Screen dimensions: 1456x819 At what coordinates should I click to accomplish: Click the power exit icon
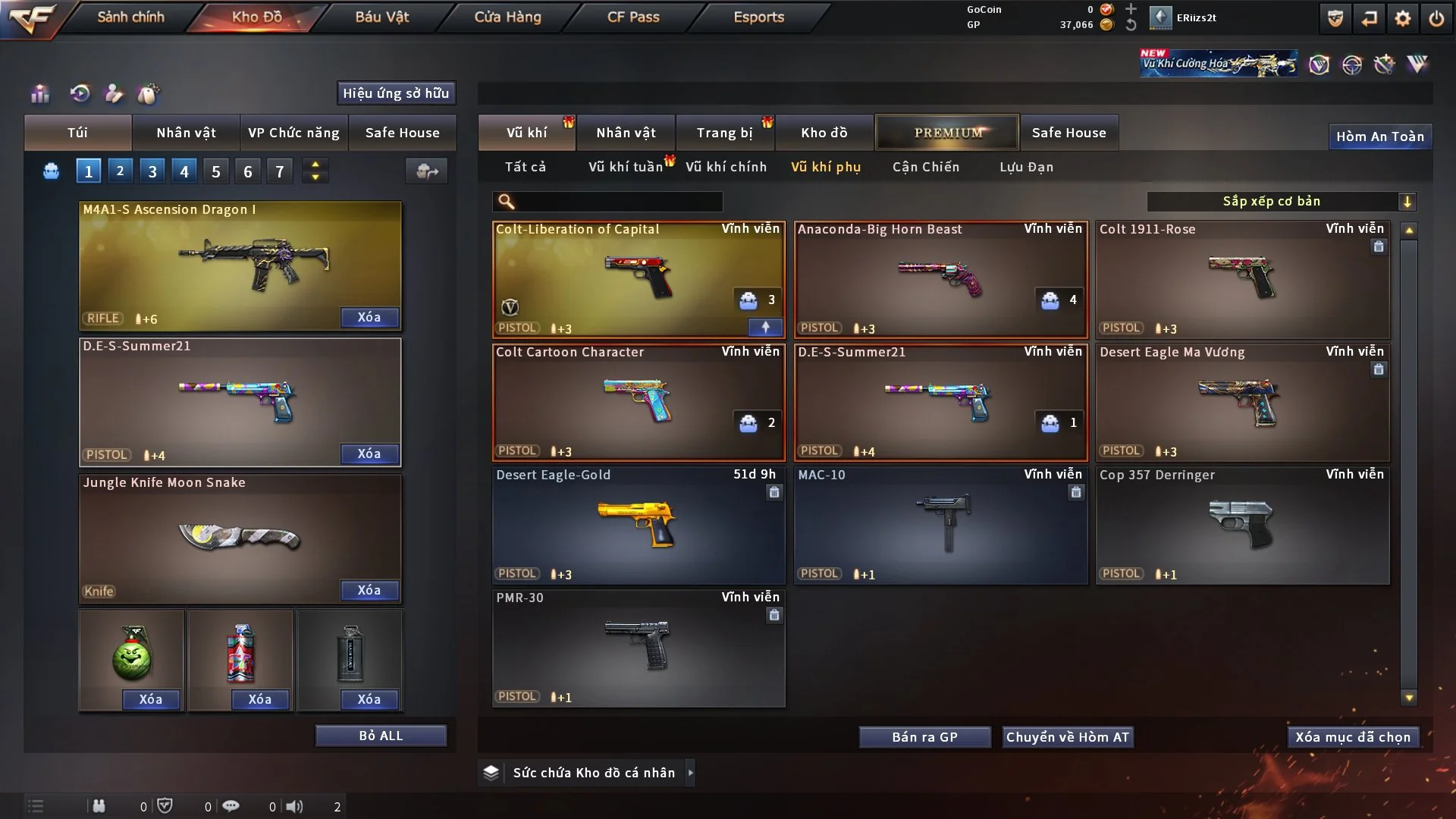pyautogui.click(x=1436, y=18)
